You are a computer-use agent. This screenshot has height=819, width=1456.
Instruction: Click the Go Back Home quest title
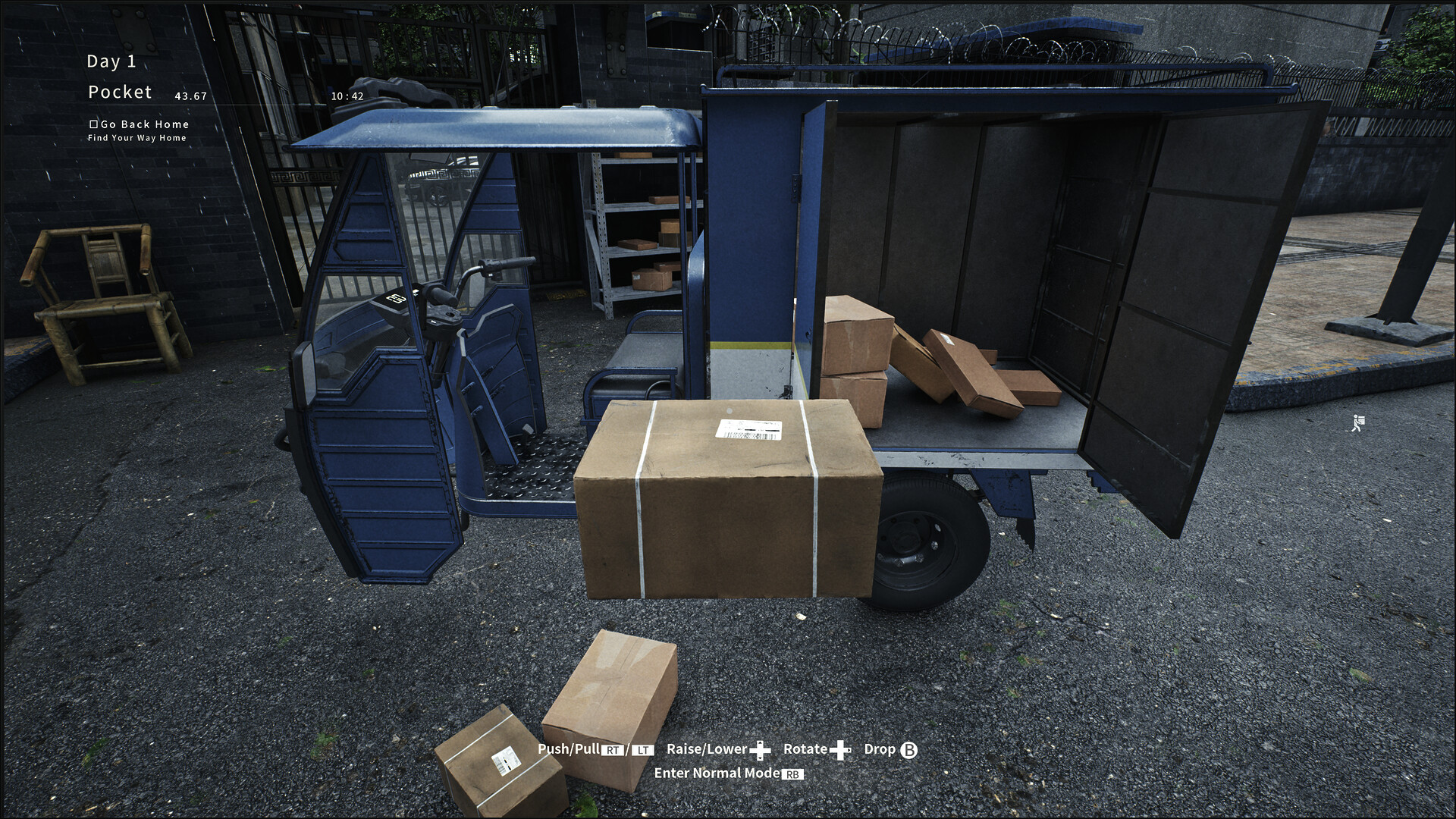click(x=146, y=124)
